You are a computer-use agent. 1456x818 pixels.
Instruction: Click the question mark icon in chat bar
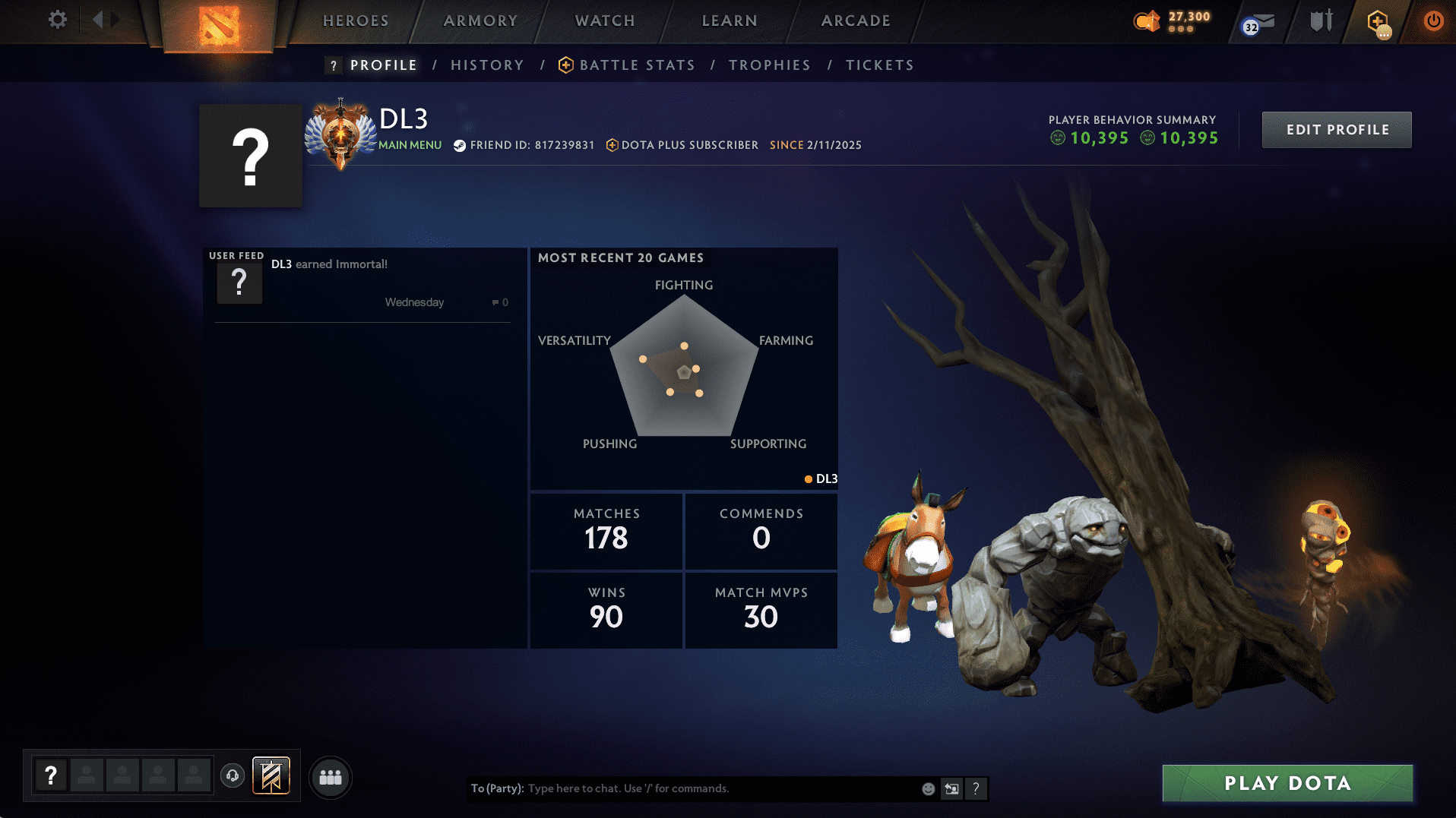click(976, 788)
